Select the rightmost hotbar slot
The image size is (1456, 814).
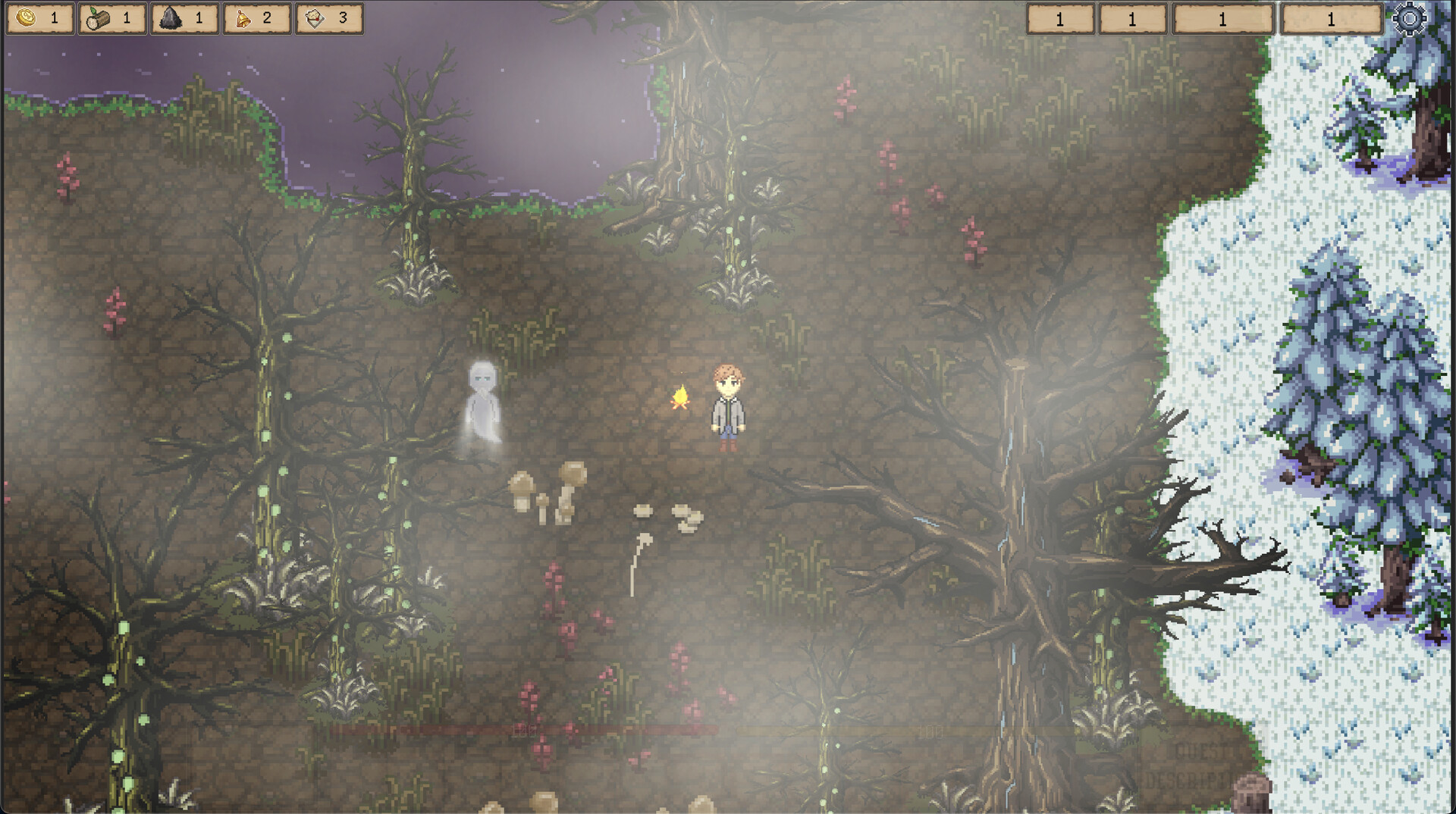tap(1331, 20)
